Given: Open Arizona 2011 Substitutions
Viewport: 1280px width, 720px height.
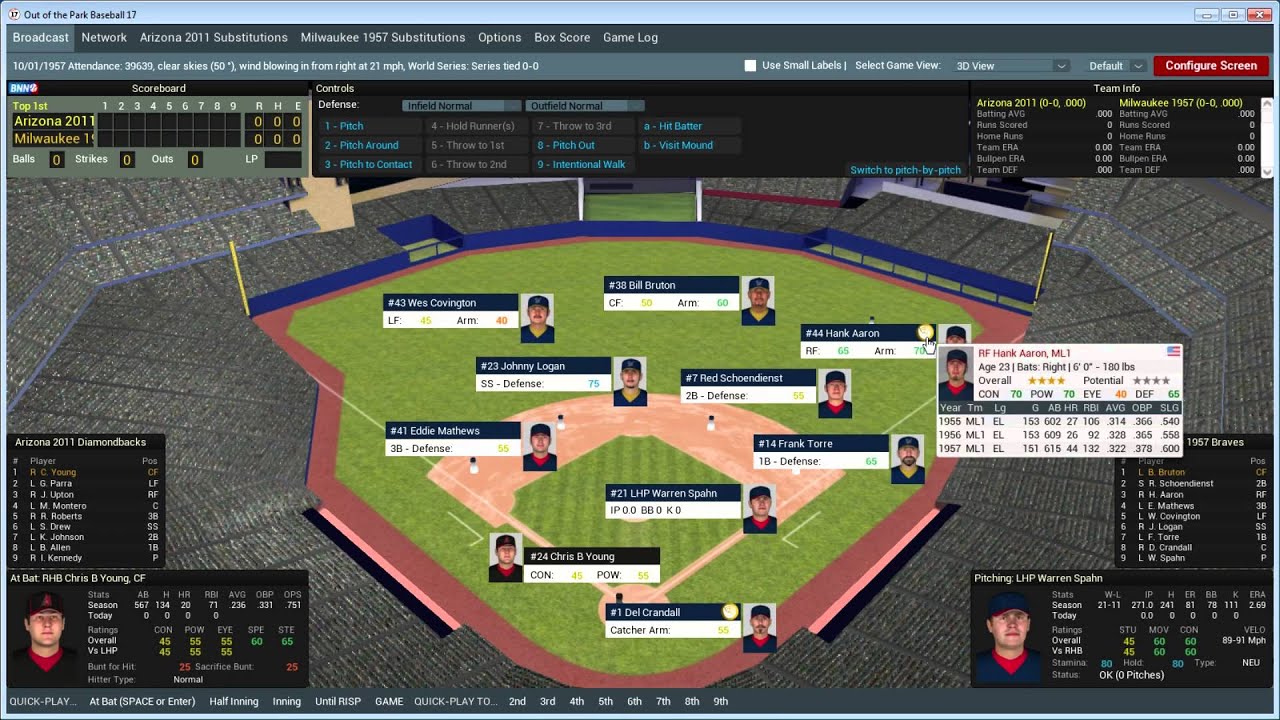Looking at the screenshot, I should click(x=213, y=37).
